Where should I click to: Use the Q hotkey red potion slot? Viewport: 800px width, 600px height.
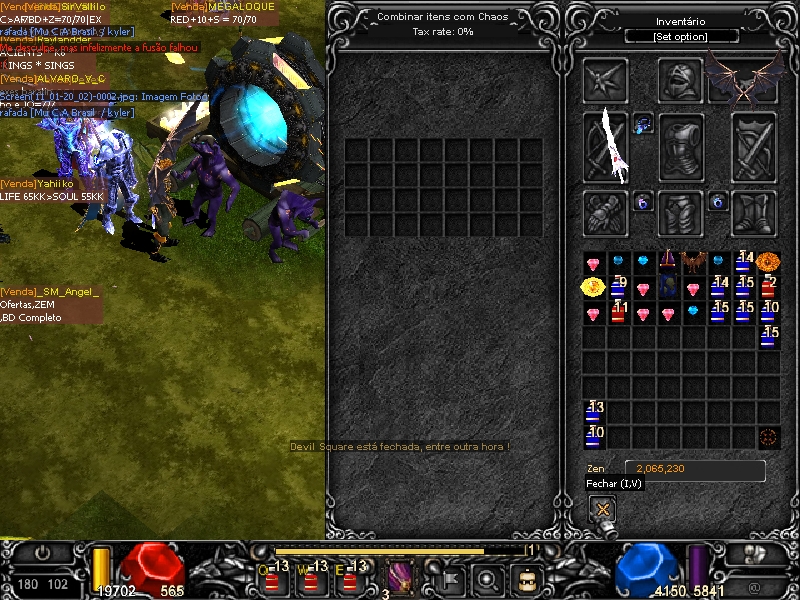(272, 578)
